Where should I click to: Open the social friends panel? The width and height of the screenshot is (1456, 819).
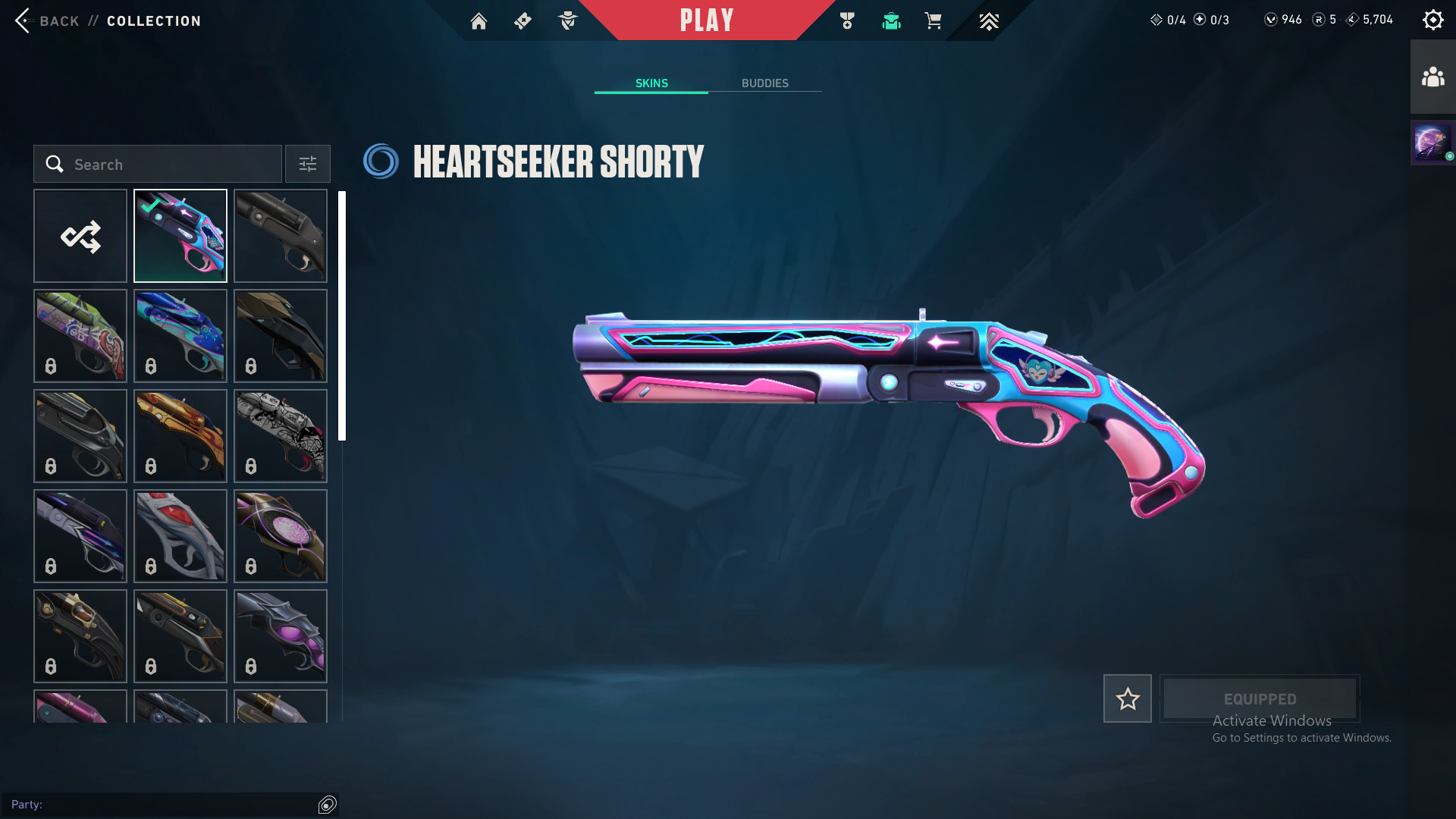click(1432, 77)
